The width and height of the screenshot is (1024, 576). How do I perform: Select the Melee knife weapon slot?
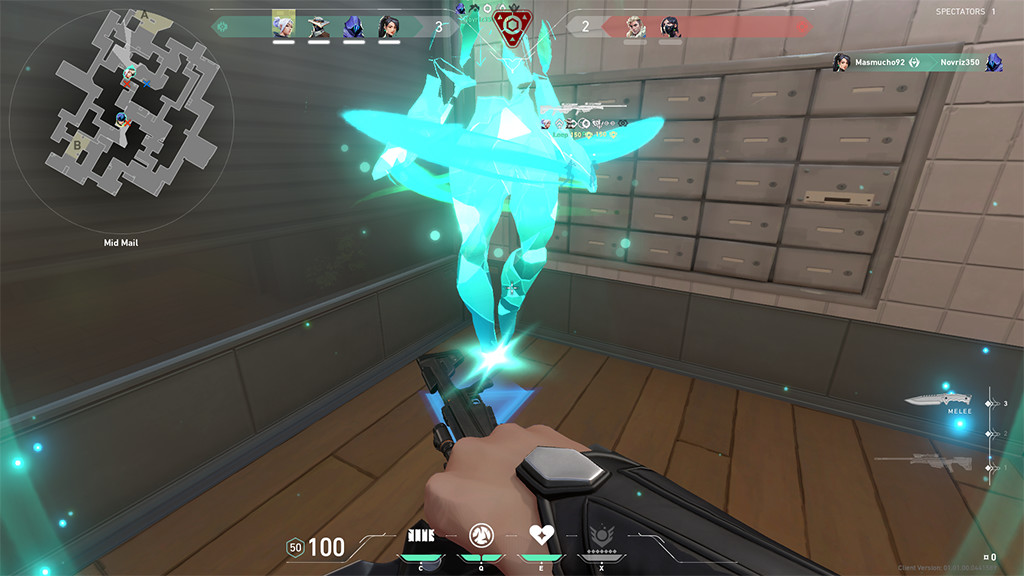click(932, 402)
